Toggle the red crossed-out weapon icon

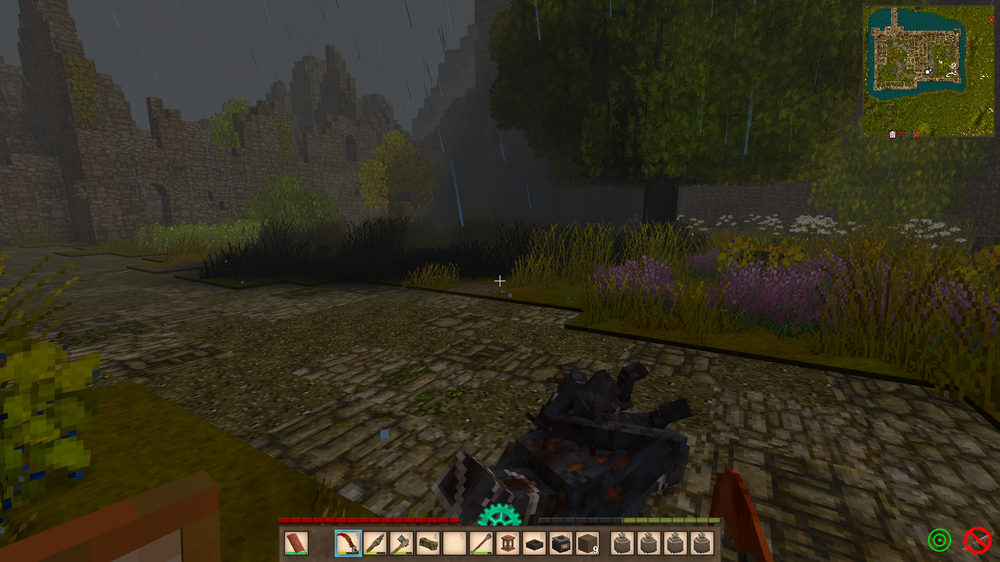coord(977,541)
